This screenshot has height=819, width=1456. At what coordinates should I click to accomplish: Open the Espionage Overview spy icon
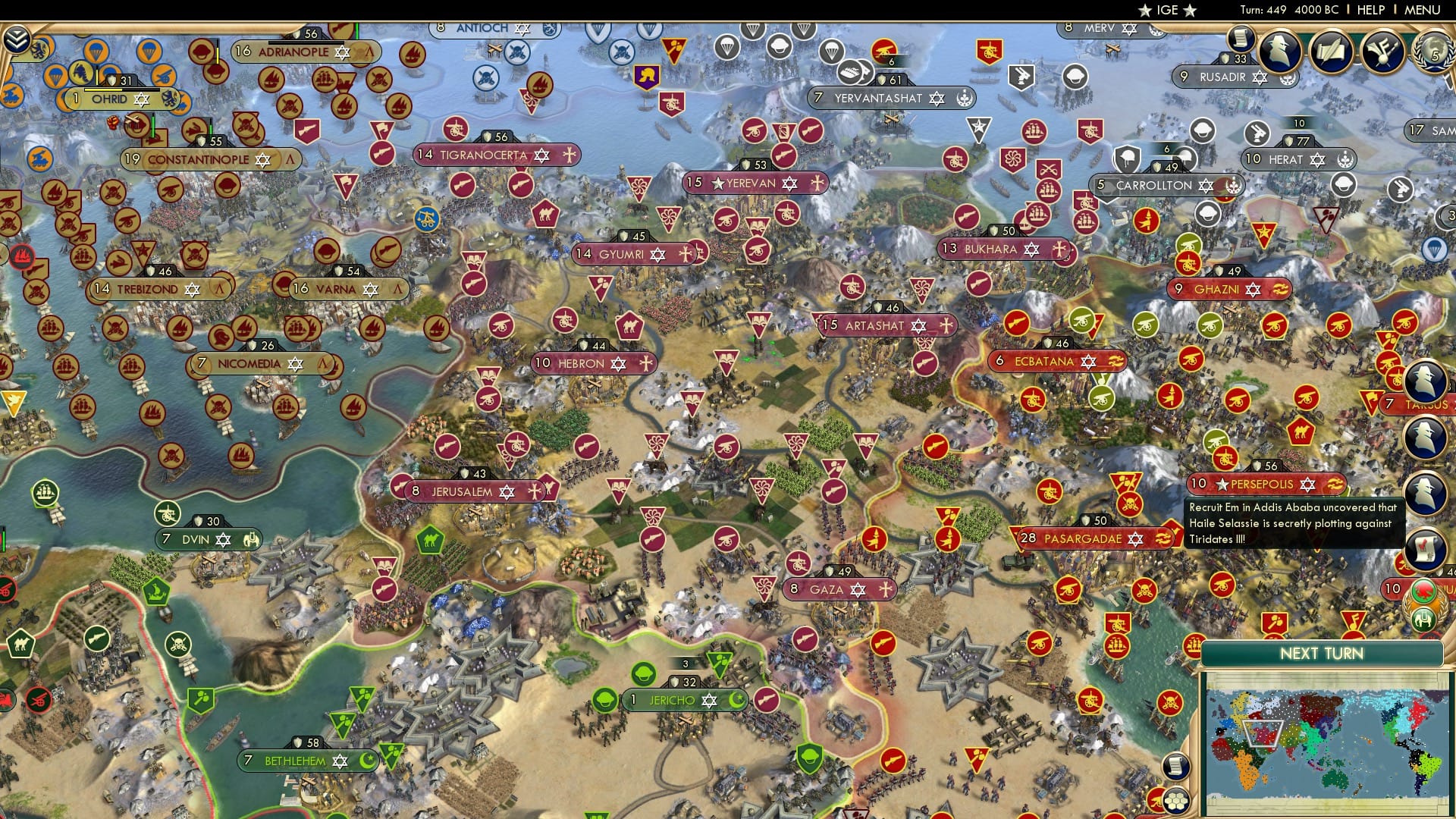(x=1282, y=52)
